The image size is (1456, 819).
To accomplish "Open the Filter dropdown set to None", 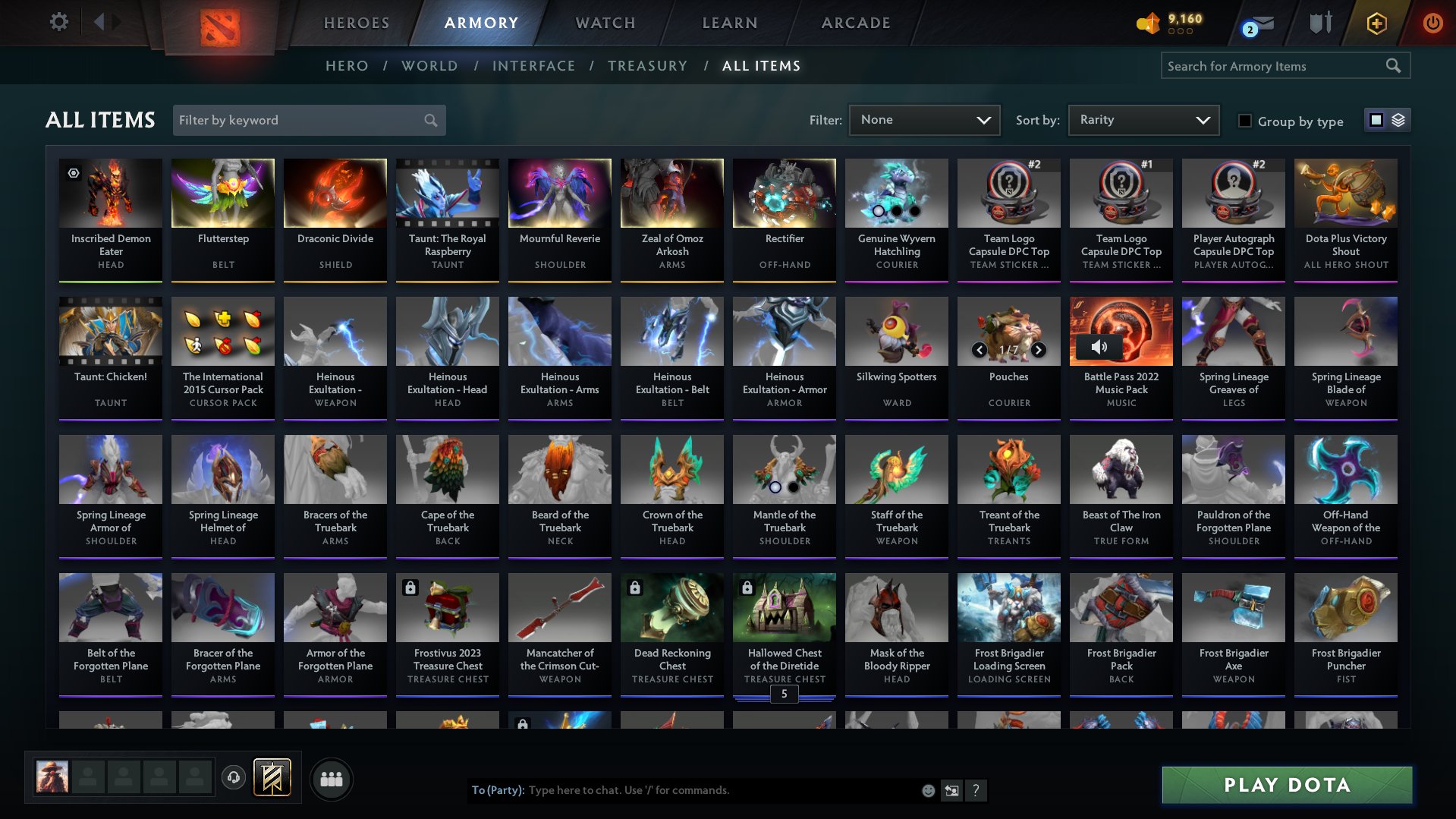I will tap(924, 119).
